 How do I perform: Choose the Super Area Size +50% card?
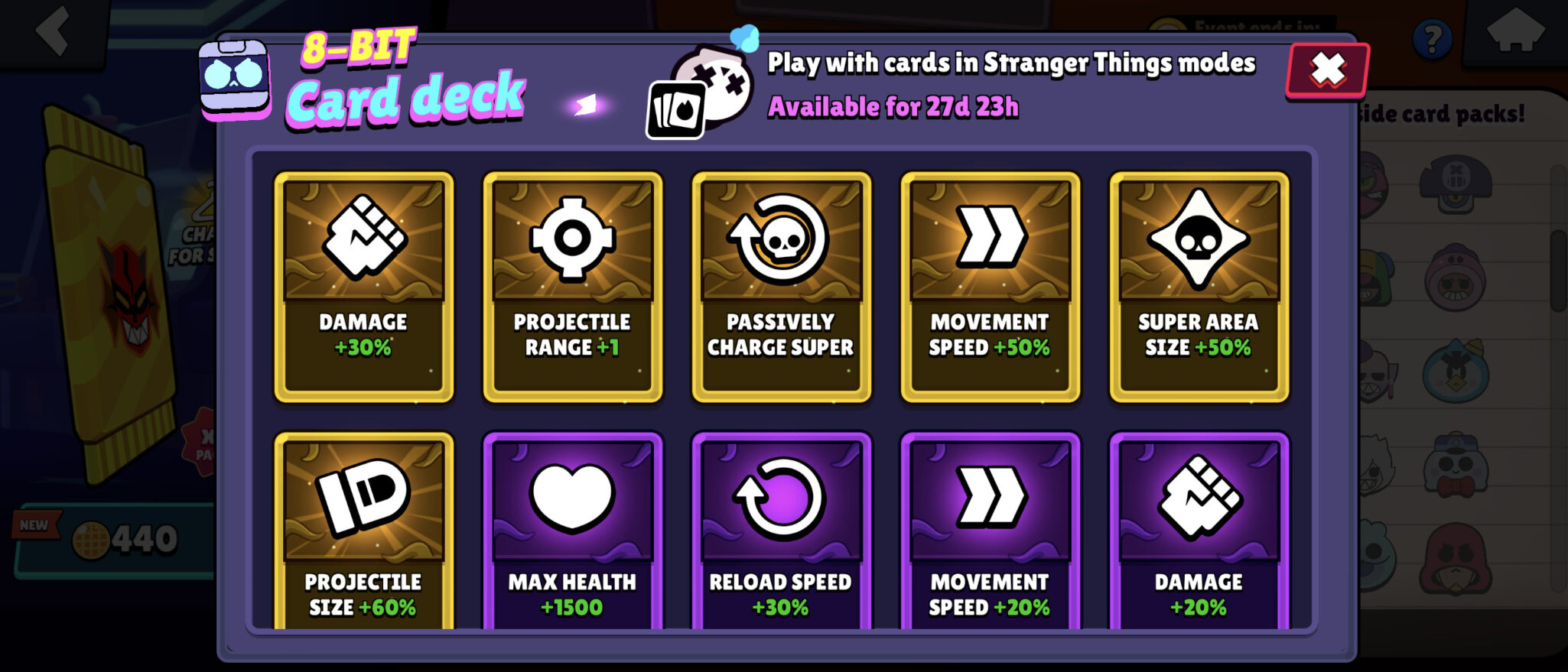pos(1199,287)
